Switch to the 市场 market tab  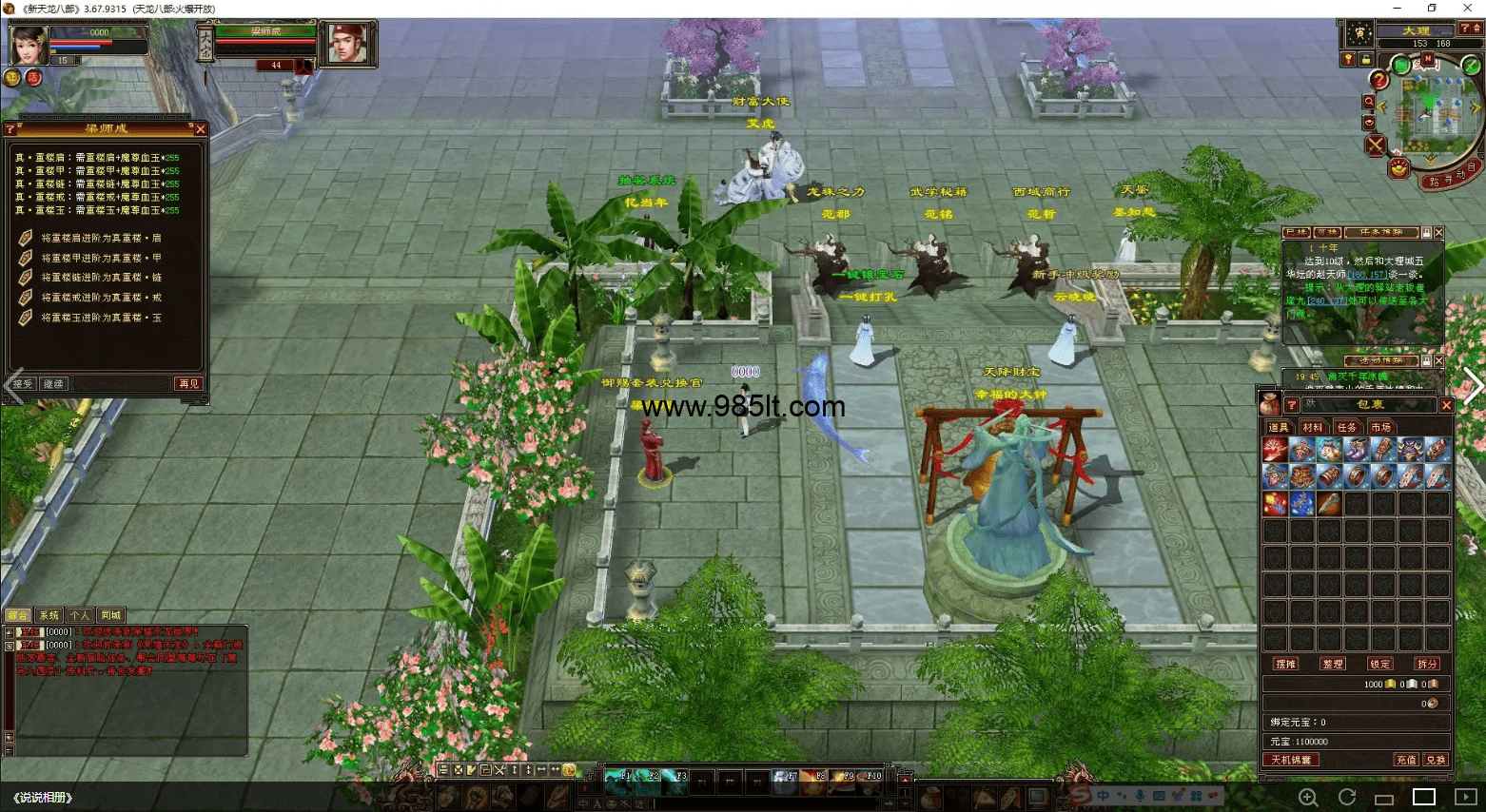[1381, 428]
